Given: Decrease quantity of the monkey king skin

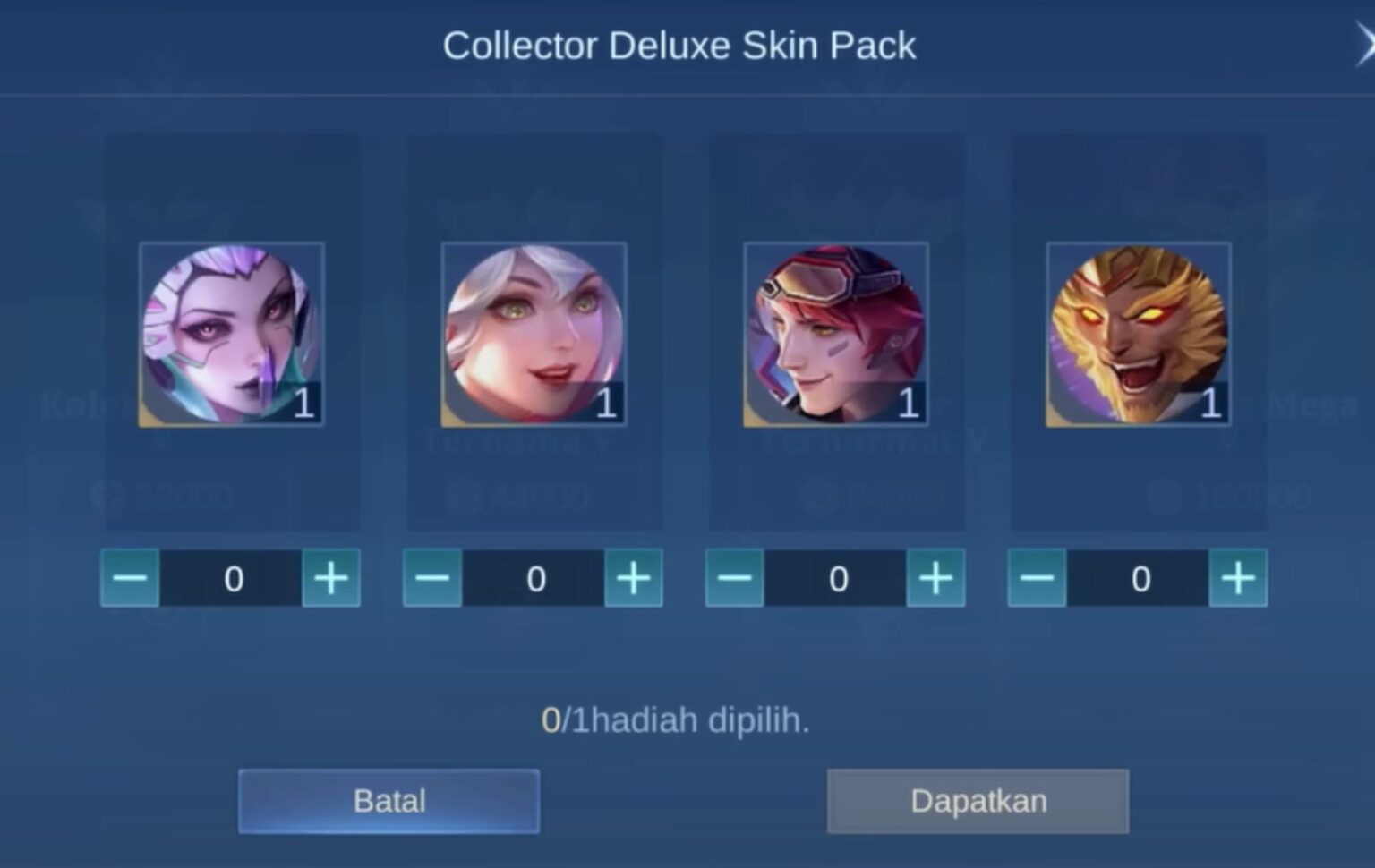Looking at the screenshot, I should [x=1038, y=578].
